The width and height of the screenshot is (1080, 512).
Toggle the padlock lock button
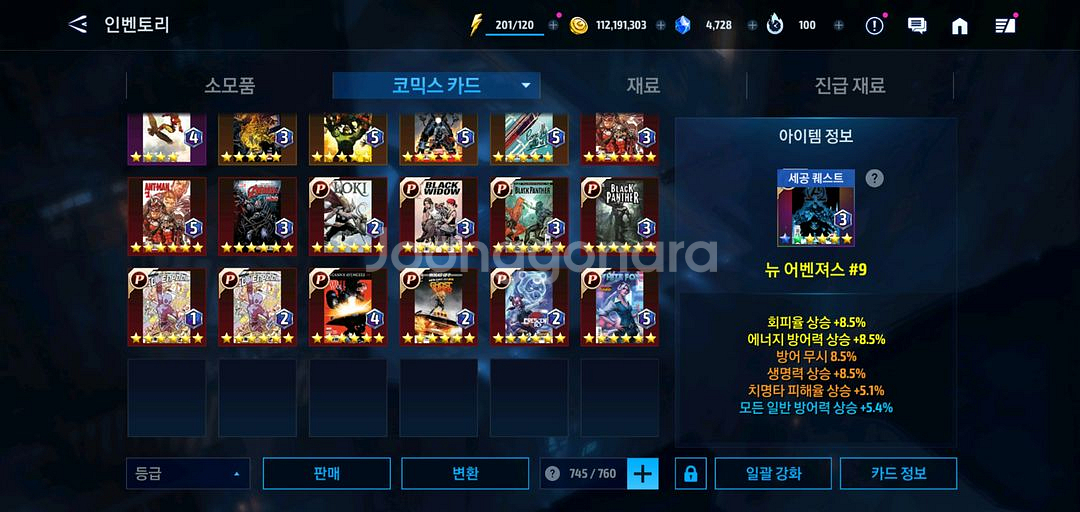click(x=690, y=474)
